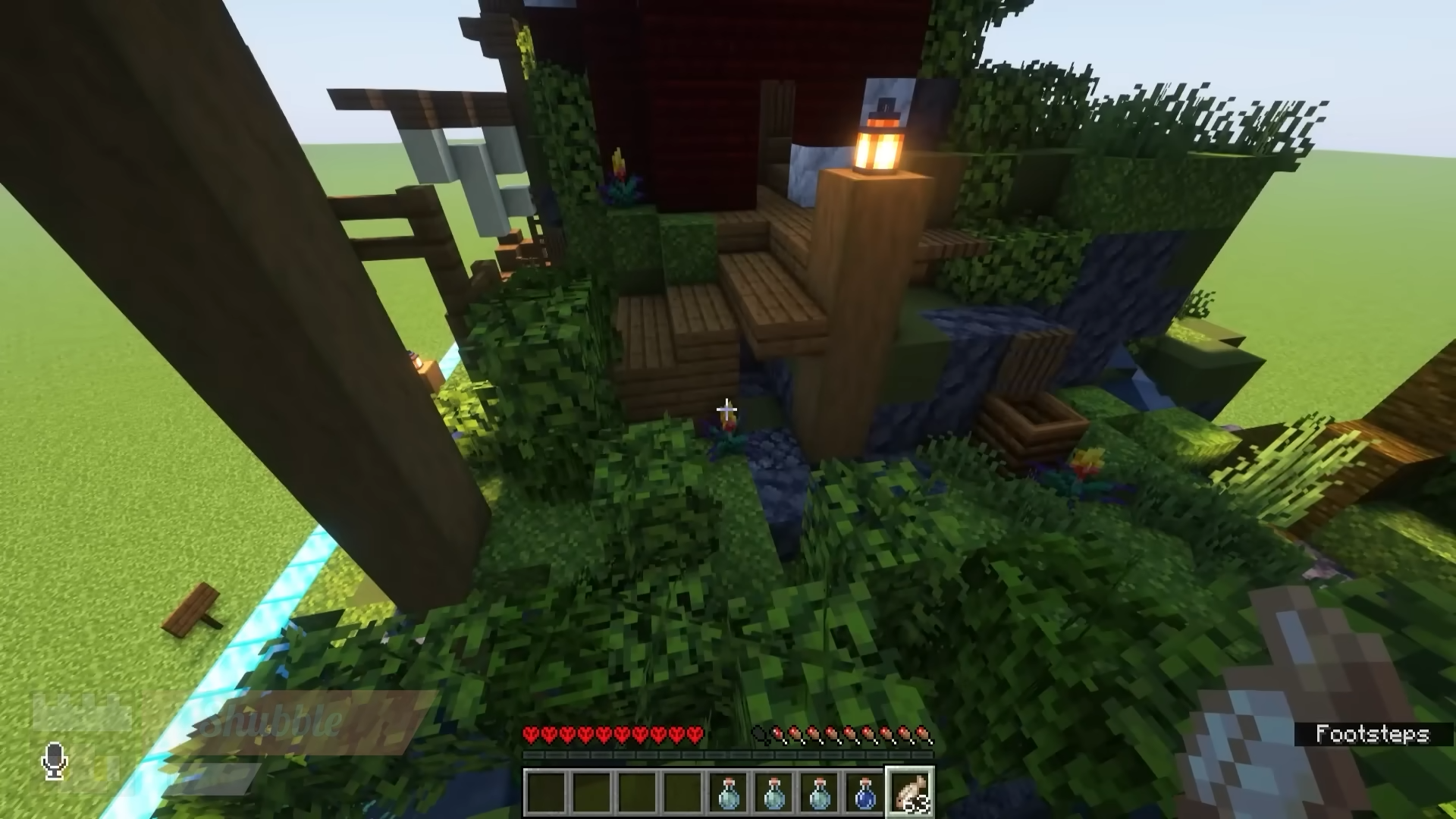Toggle the voice chat microphone icon

point(54,761)
